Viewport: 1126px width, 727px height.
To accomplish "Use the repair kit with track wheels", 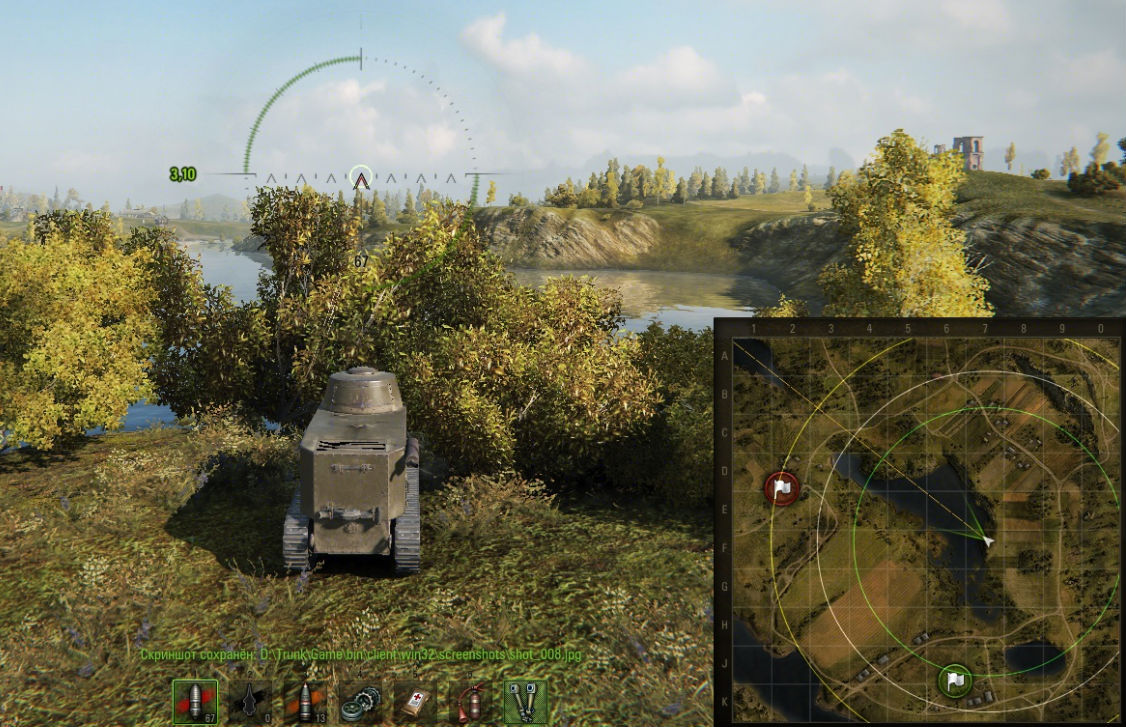I will pos(360,702).
